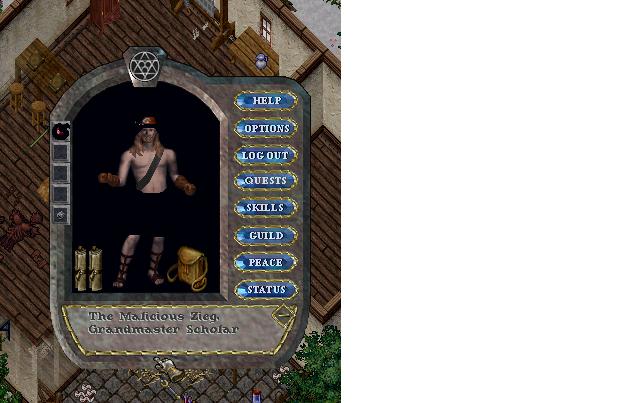640x403 pixels.
Task: Show the character Status bar
Action: coord(266,289)
